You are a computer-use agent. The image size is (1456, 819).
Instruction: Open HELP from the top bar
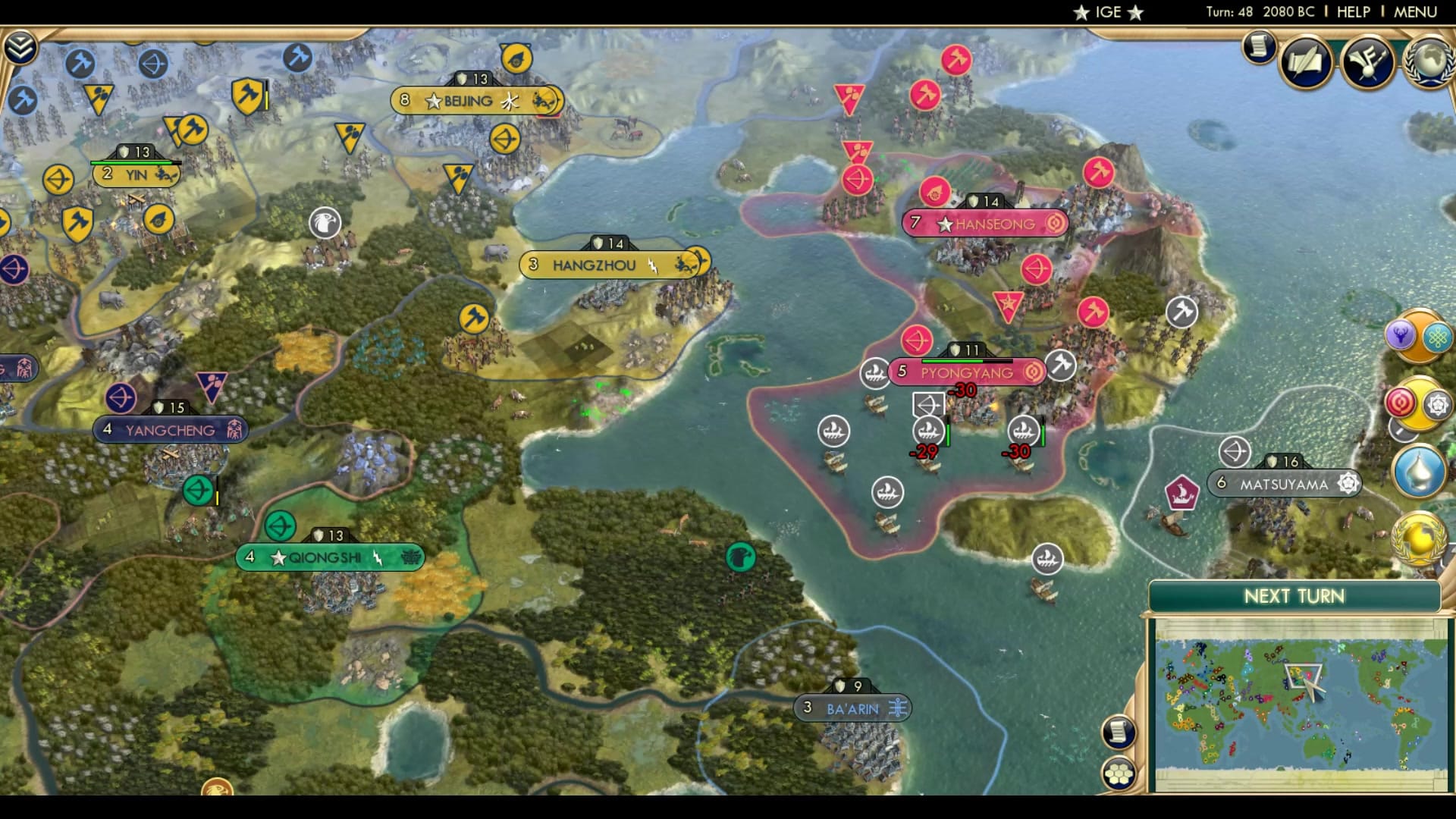(1355, 11)
